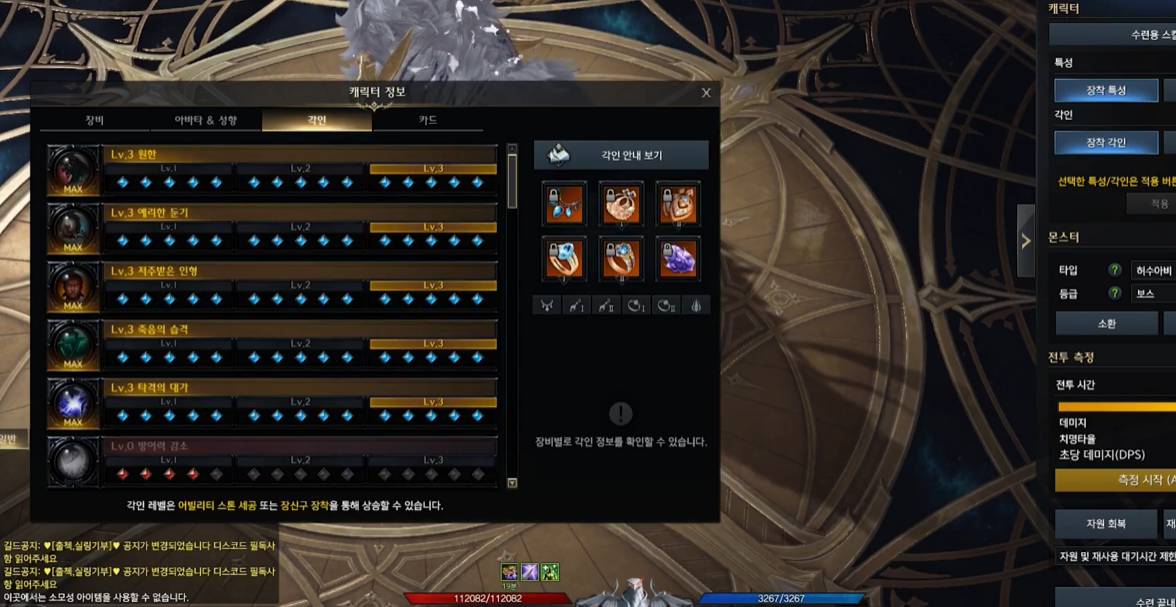The image size is (1176, 607).
Task: Select the purple ability stone slot
Action: click(x=678, y=259)
